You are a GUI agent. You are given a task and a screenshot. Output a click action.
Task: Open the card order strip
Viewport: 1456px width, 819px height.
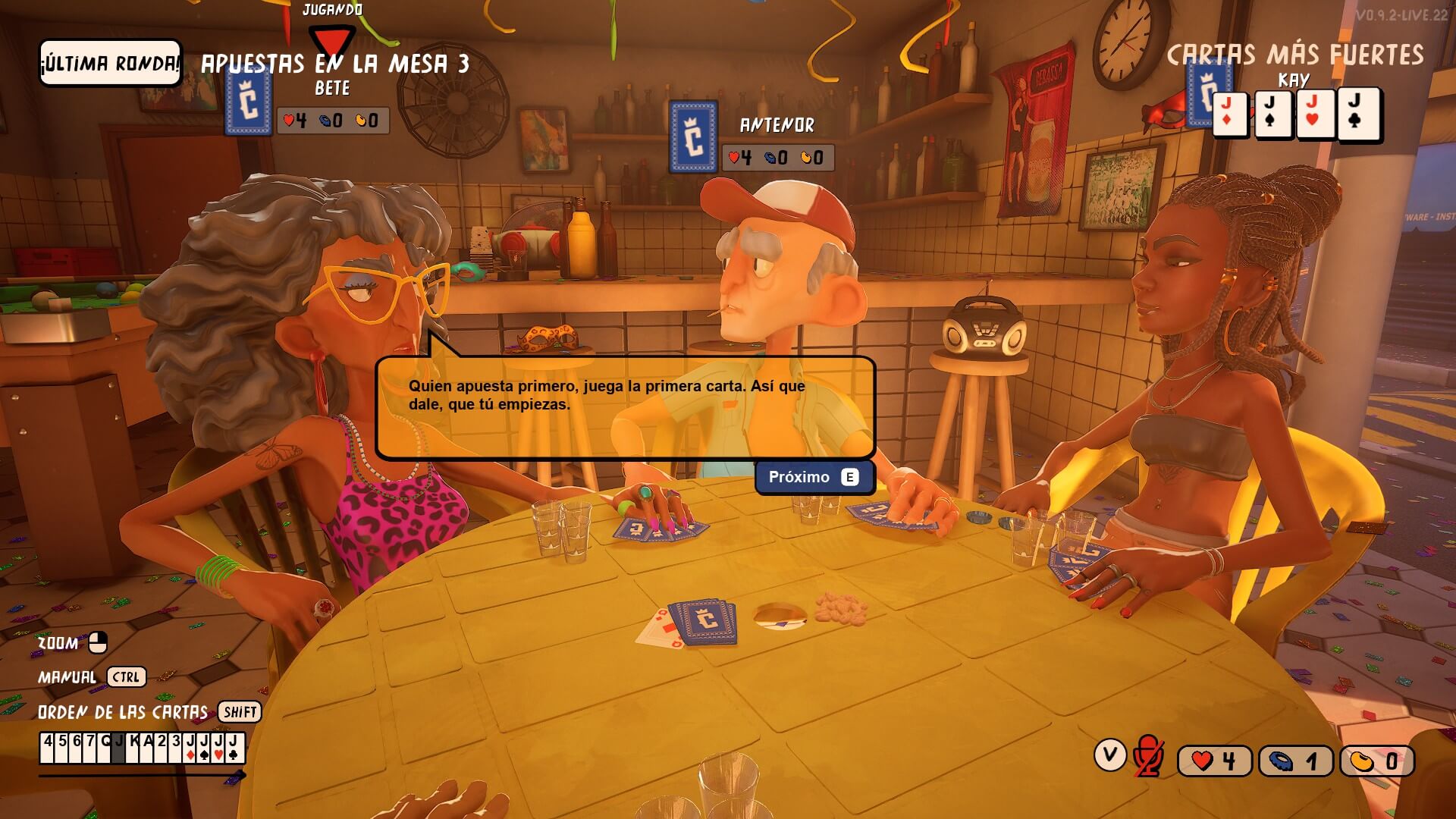(143, 748)
